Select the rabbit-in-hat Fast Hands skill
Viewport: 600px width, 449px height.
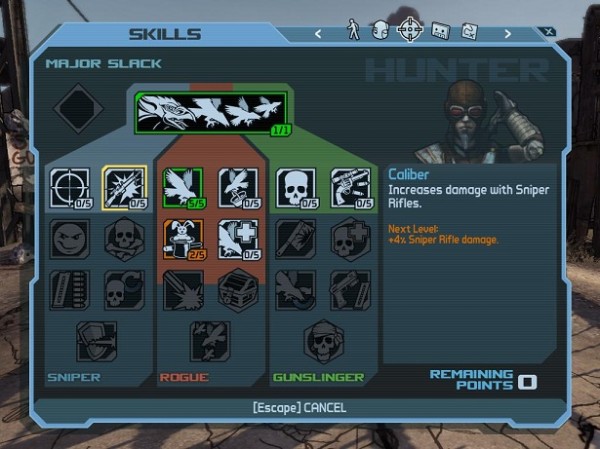(x=183, y=239)
